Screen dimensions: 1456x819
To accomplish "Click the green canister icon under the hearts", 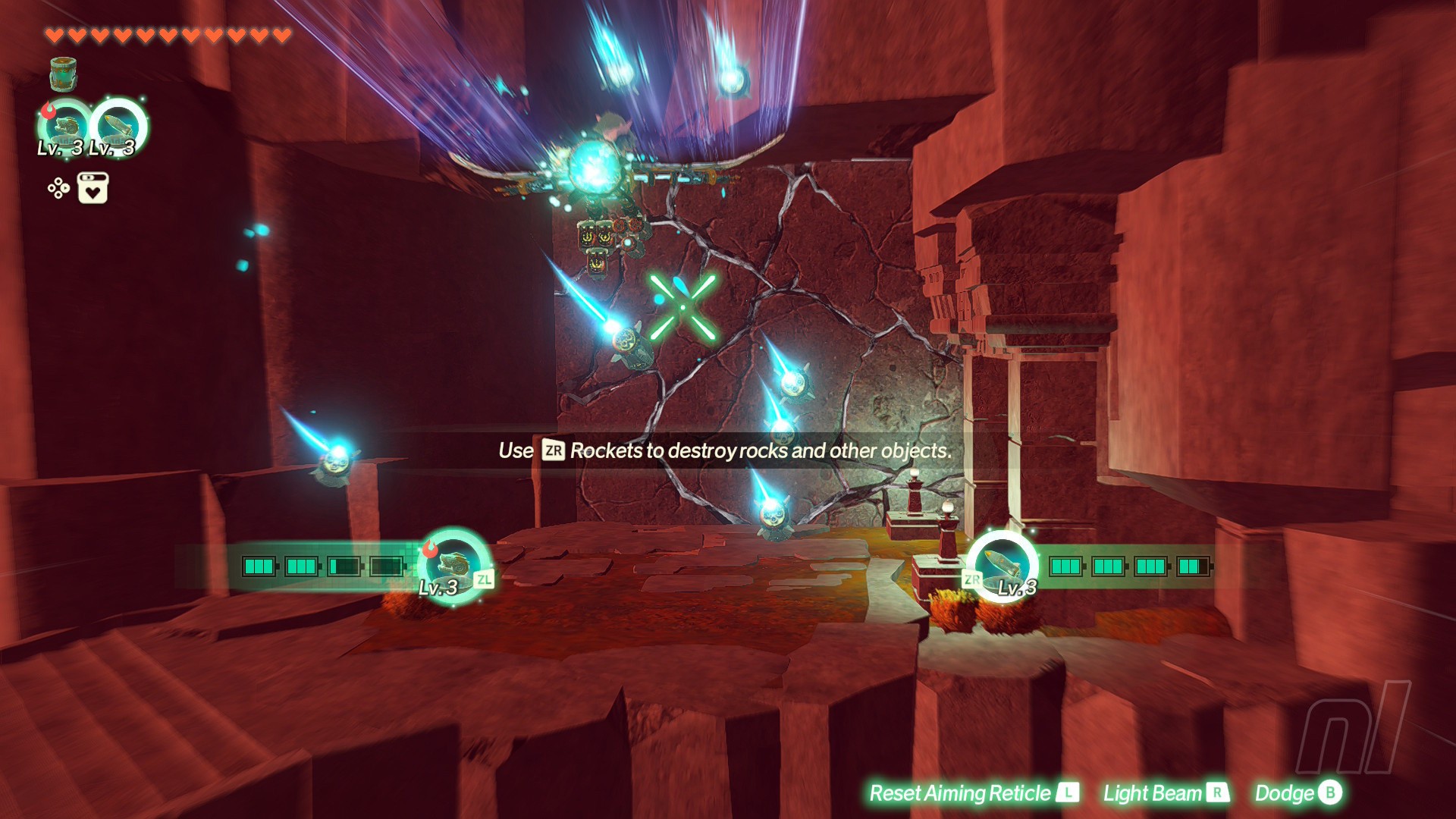I will pyautogui.click(x=64, y=74).
